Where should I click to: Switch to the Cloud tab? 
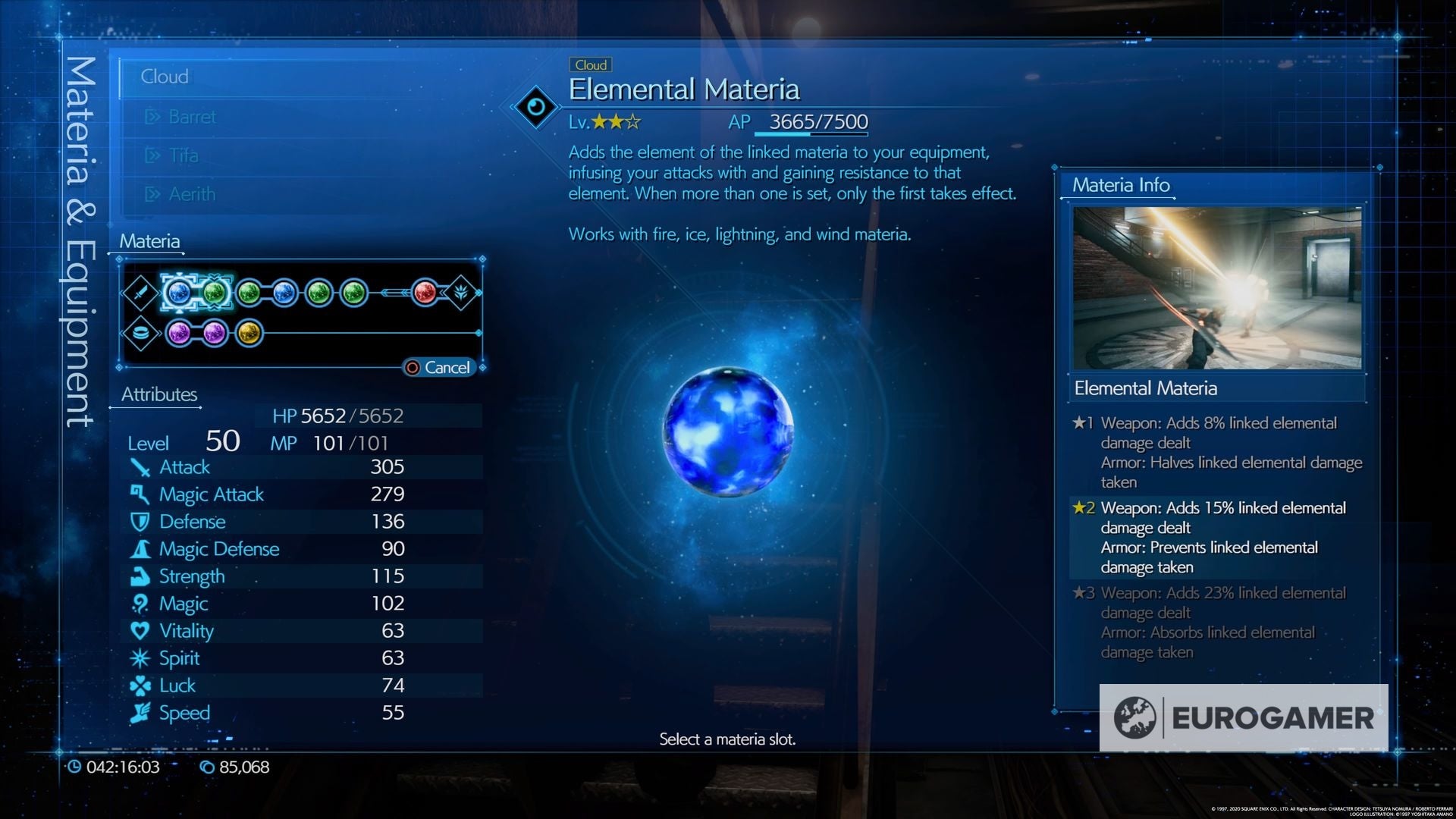point(165,76)
